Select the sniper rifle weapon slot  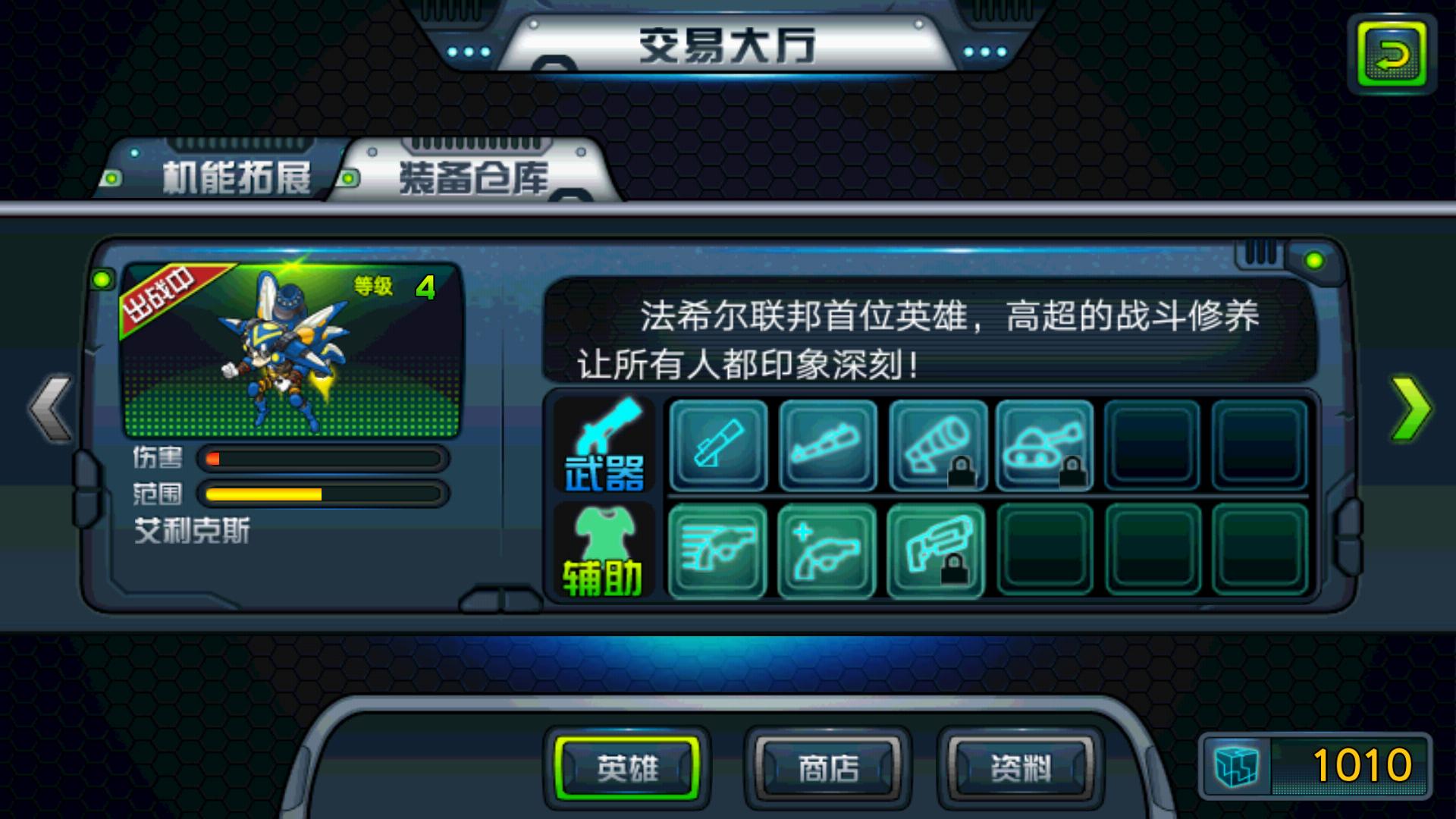pos(717,446)
